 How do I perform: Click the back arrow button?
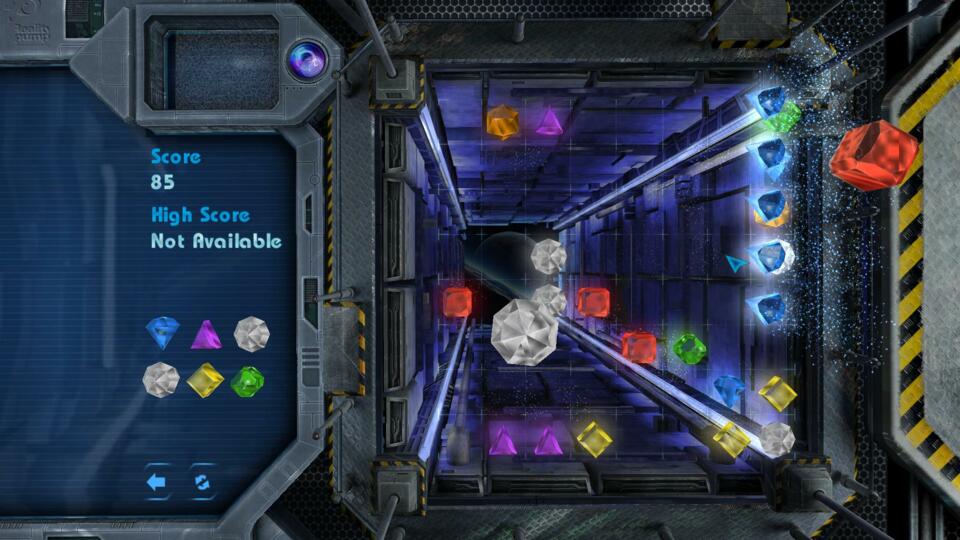pos(157,482)
